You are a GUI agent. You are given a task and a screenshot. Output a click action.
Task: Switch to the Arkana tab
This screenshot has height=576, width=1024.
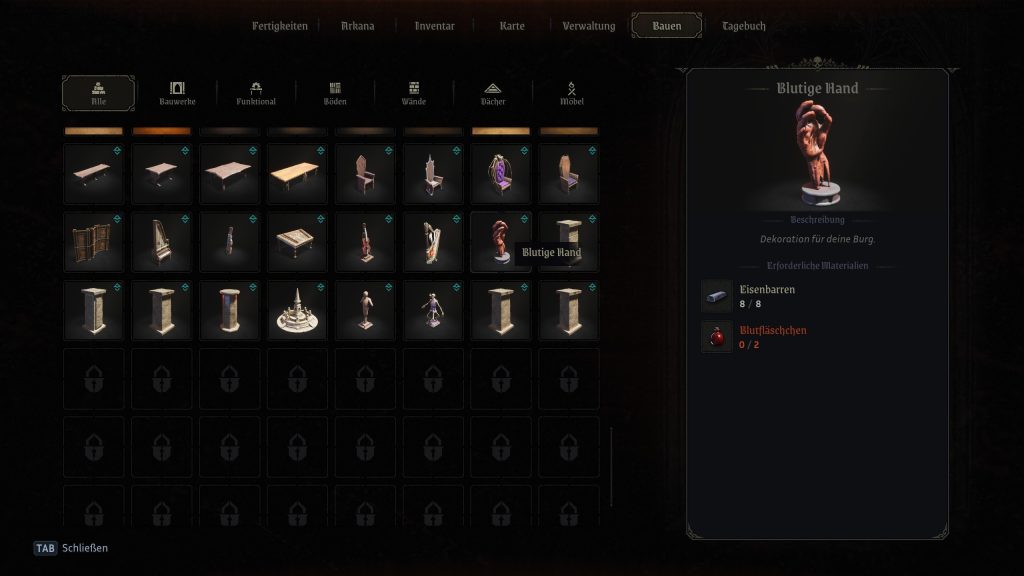click(357, 26)
